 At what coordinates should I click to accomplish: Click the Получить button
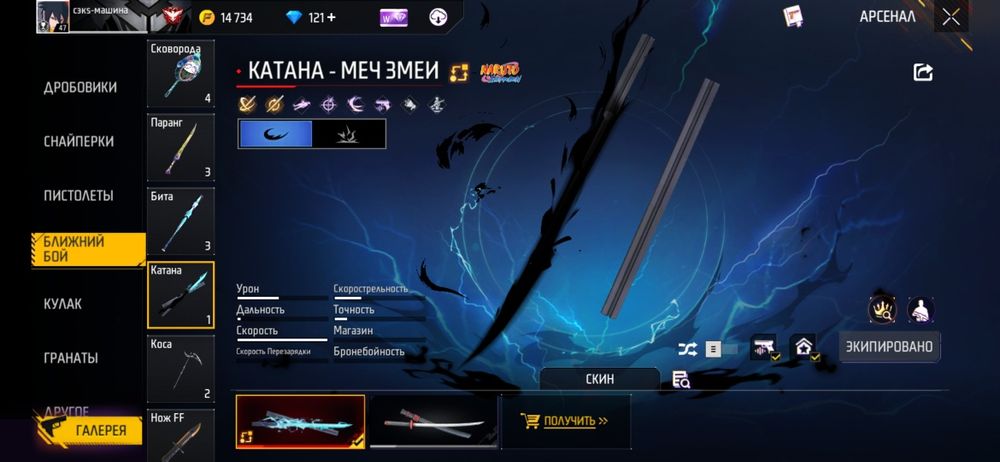click(566, 421)
